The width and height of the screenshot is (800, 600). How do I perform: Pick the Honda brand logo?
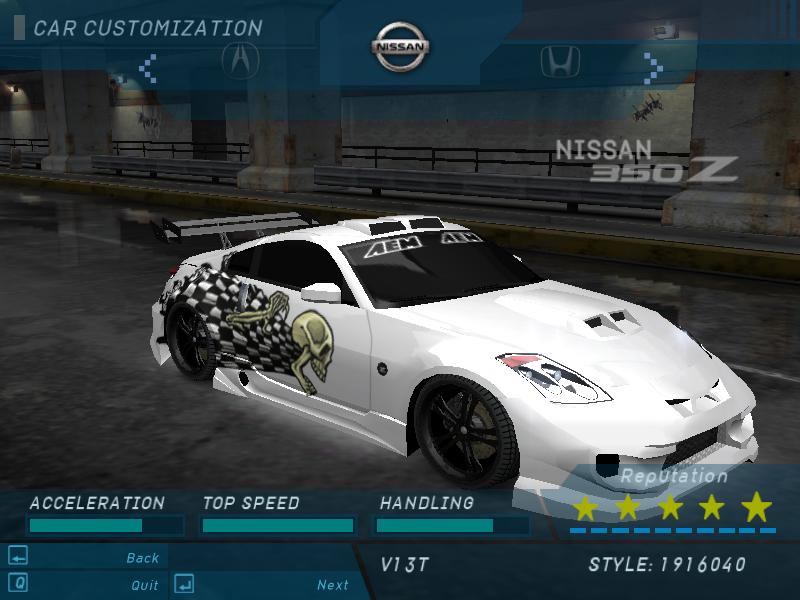click(559, 62)
